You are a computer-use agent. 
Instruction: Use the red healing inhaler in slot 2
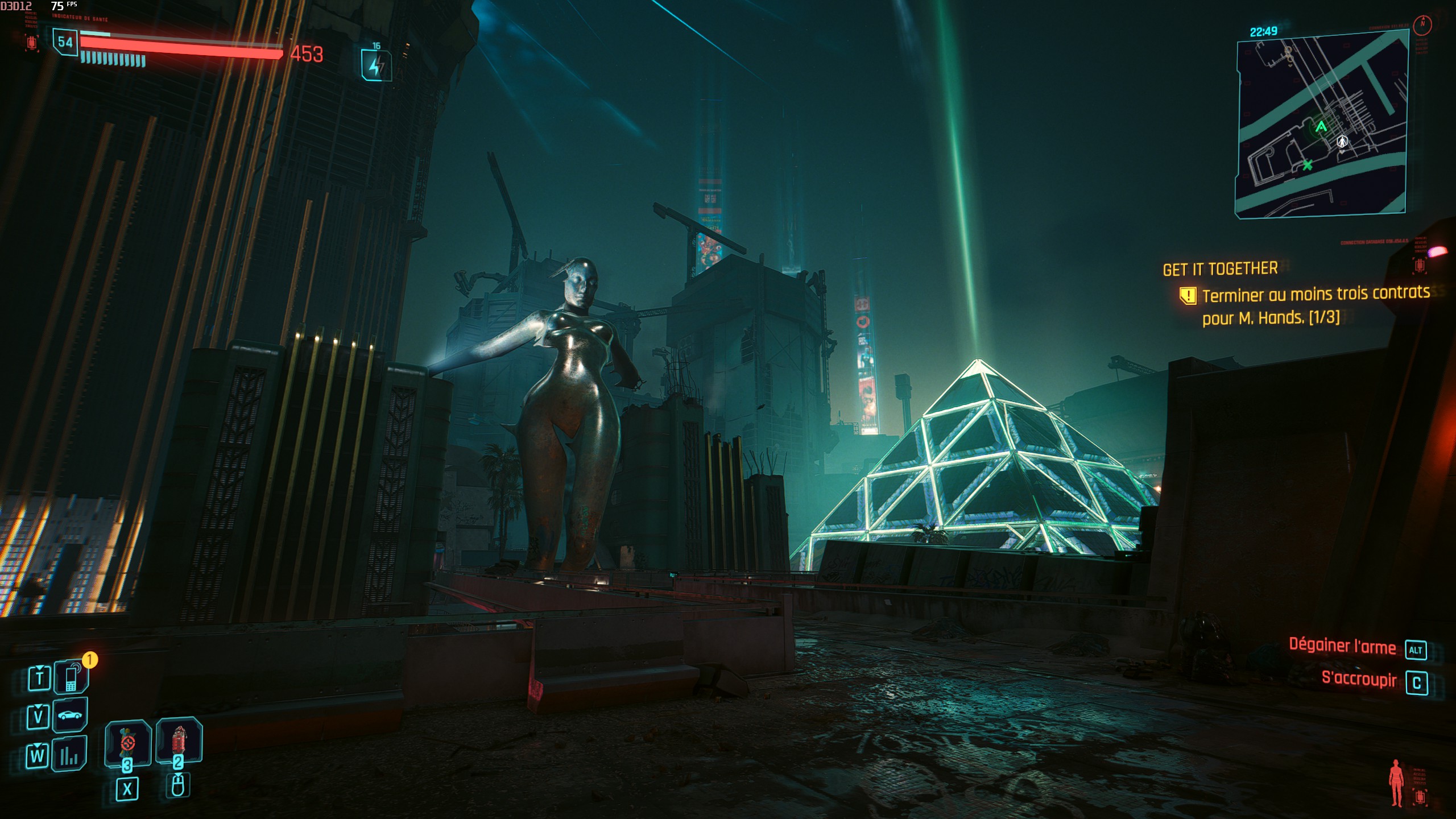179,741
